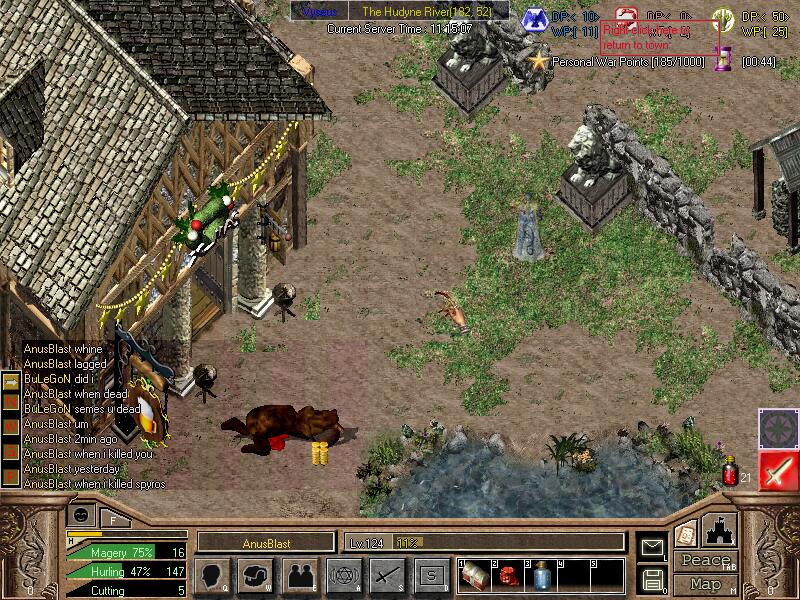Image resolution: width=800 pixels, height=600 pixels.
Task: Open the mail envelope icon
Action: [651, 546]
